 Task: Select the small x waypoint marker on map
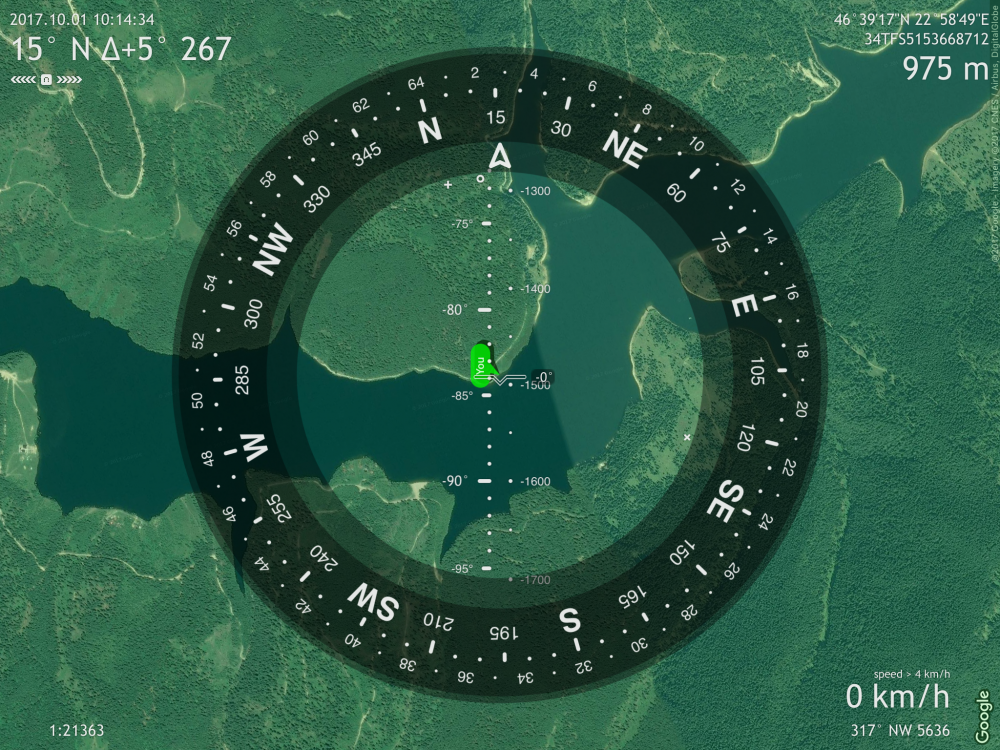(x=687, y=438)
